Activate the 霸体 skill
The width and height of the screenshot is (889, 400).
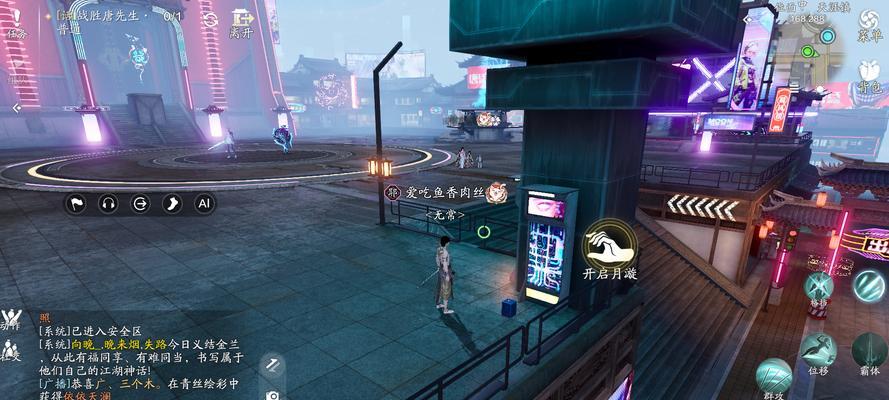point(869,353)
